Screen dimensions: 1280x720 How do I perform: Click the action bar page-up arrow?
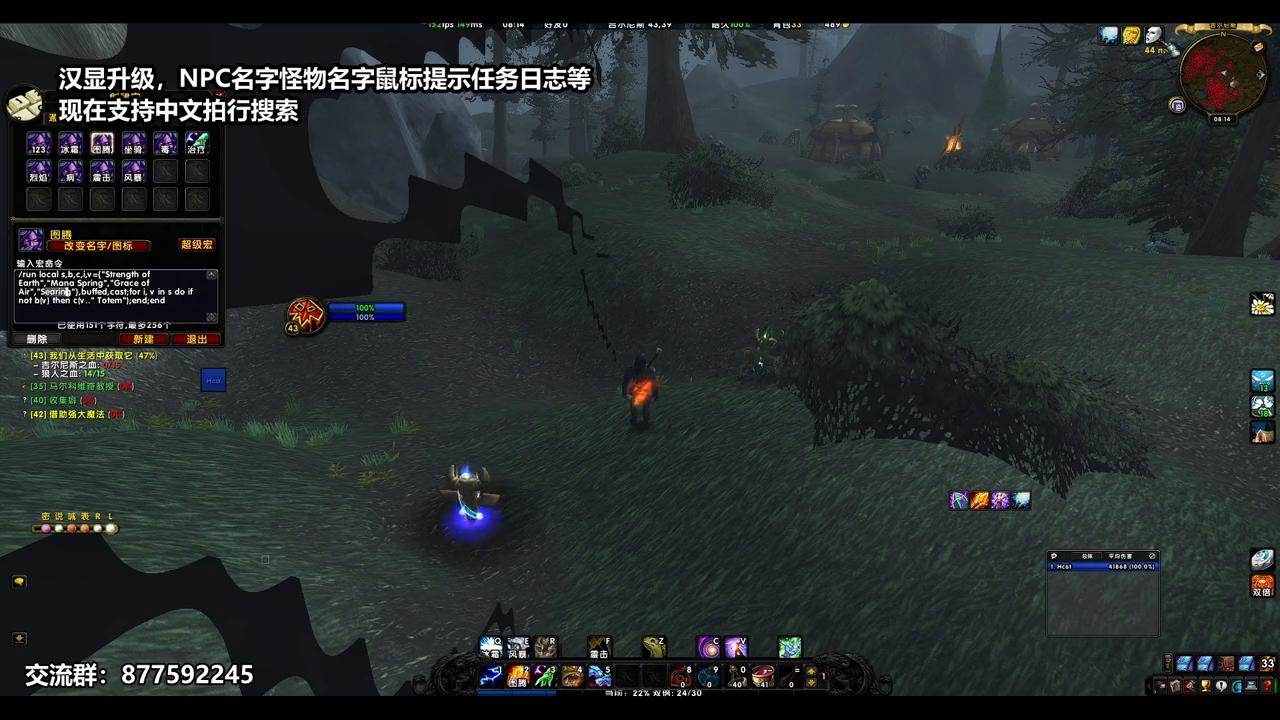(x=810, y=670)
